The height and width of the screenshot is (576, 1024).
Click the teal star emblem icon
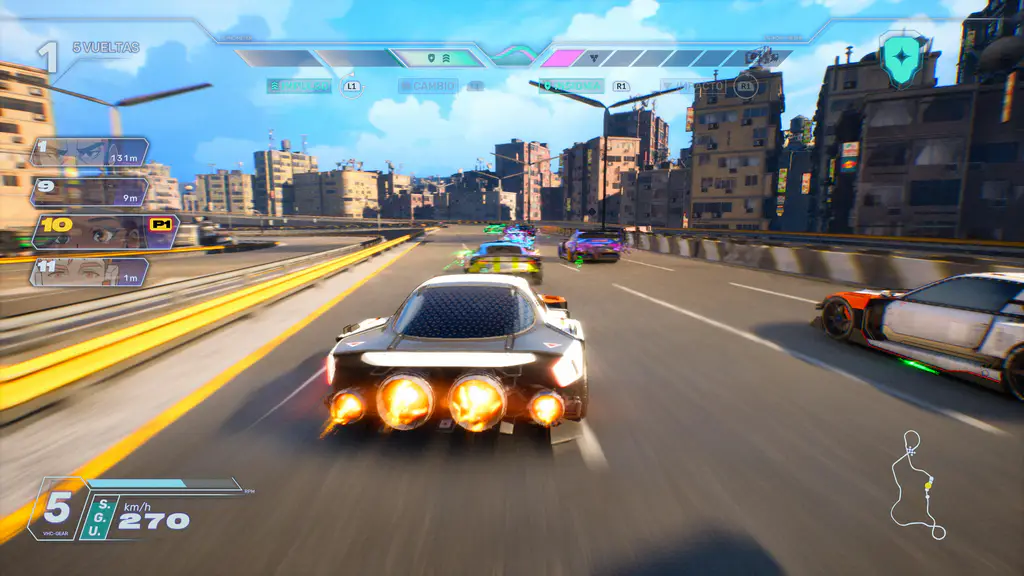coord(903,56)
